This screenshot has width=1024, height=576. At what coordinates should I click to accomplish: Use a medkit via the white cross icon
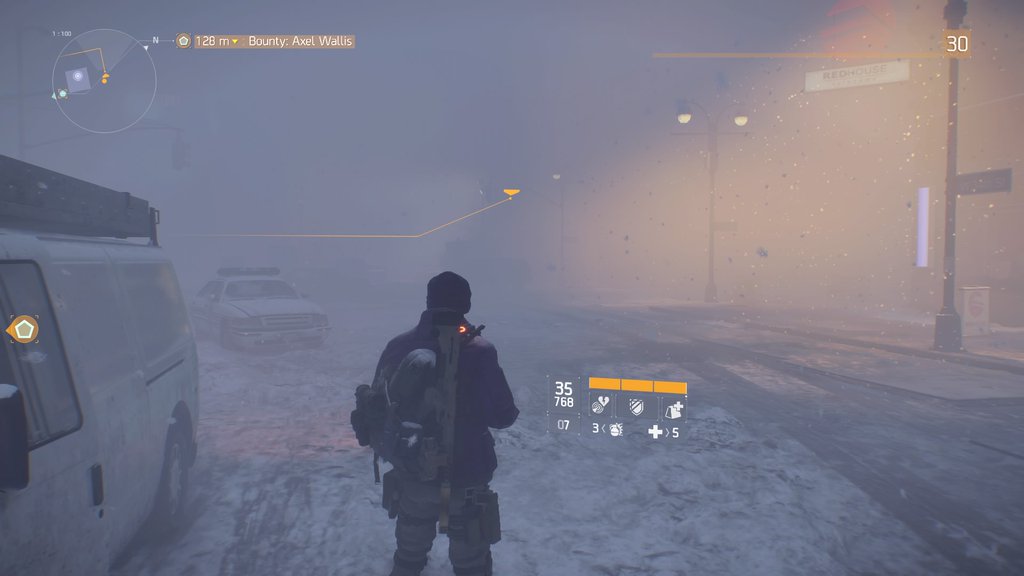655,431
